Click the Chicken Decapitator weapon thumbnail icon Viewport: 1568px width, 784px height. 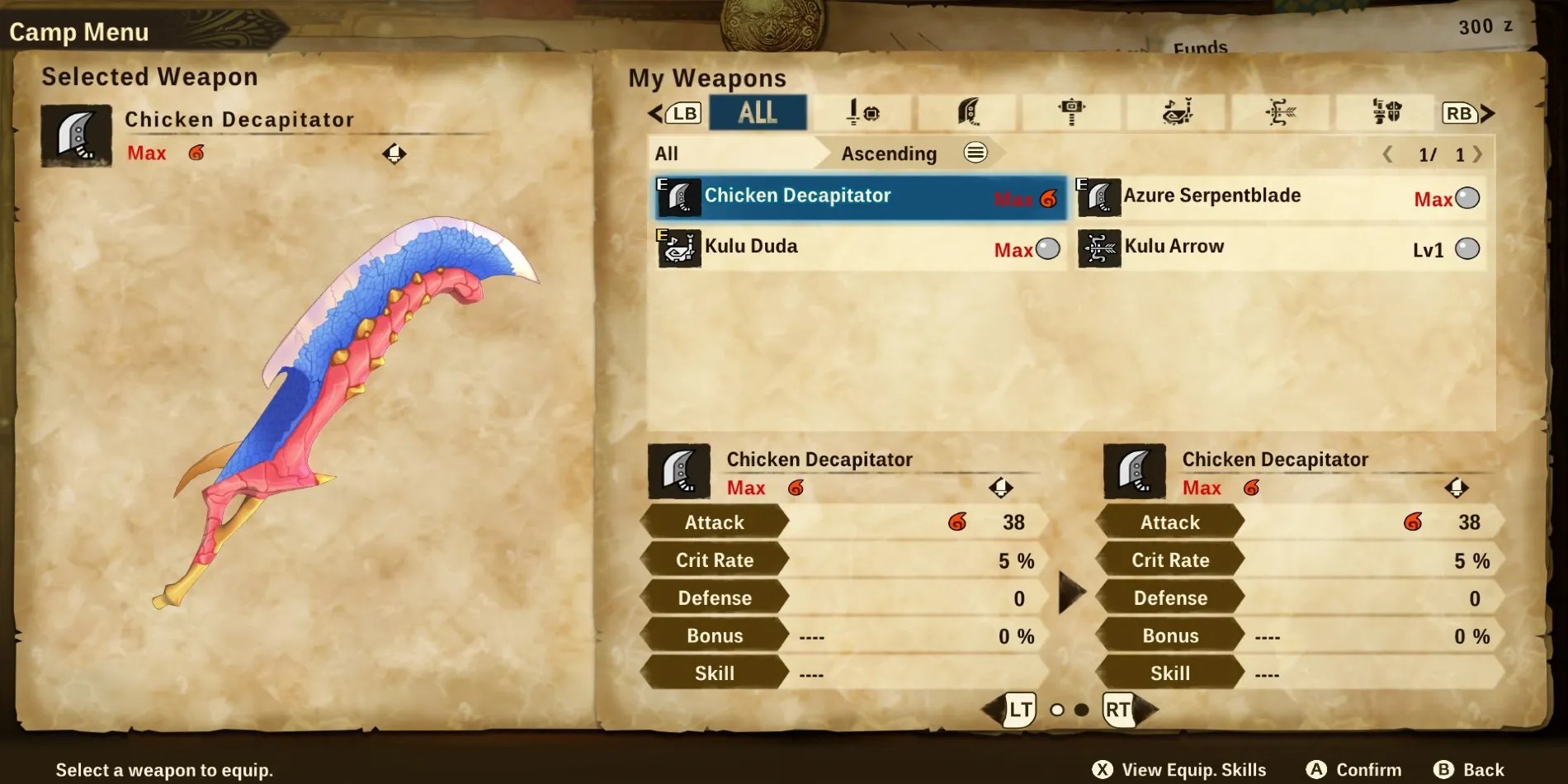(x=678, y=197)
